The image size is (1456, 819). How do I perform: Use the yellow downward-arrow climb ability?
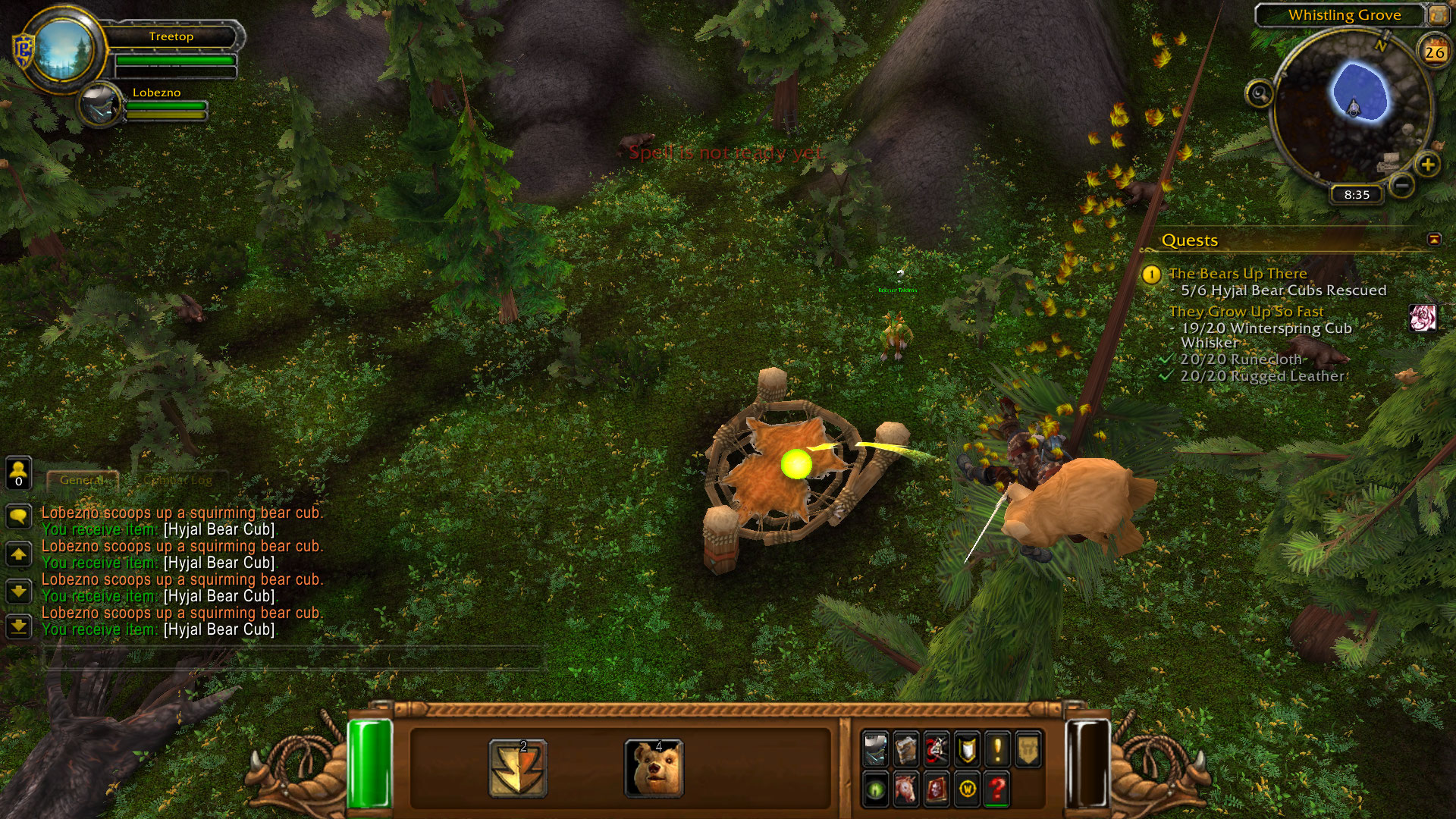(518, 768)
